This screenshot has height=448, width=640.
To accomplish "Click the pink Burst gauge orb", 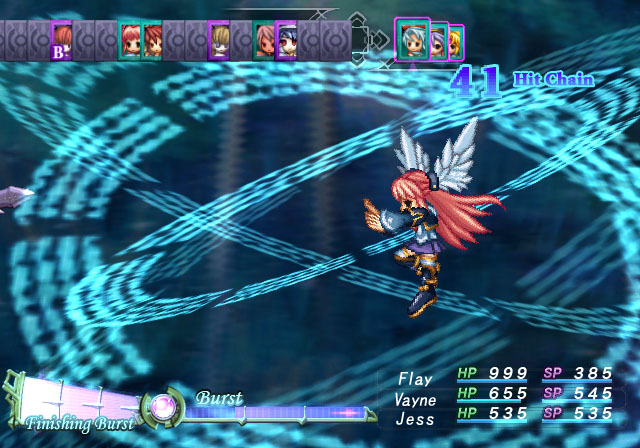I will pyautogui.click(x=162, y=409).
